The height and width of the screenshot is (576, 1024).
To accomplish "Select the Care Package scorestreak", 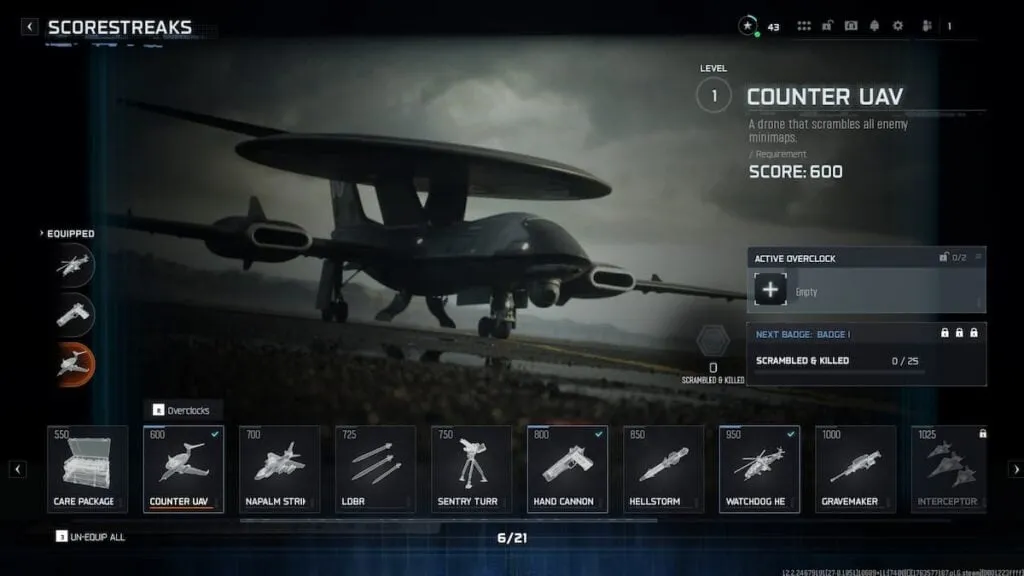I will click(x=88, y=469).
